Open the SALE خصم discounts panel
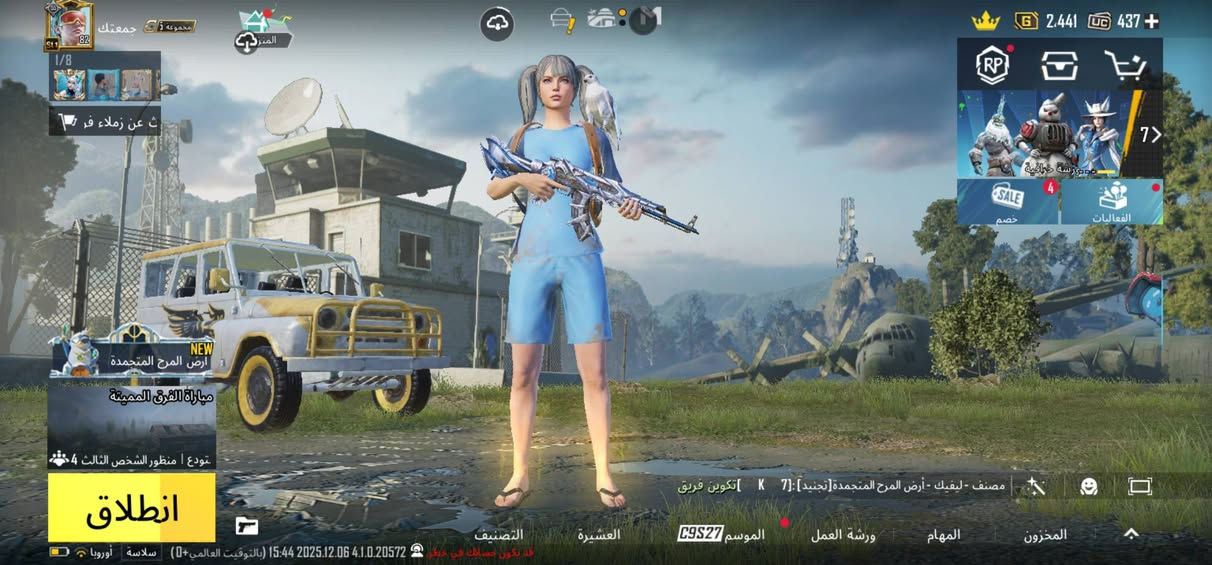Viewport: 1212px width, 565px height. [x=1007, y=201]
